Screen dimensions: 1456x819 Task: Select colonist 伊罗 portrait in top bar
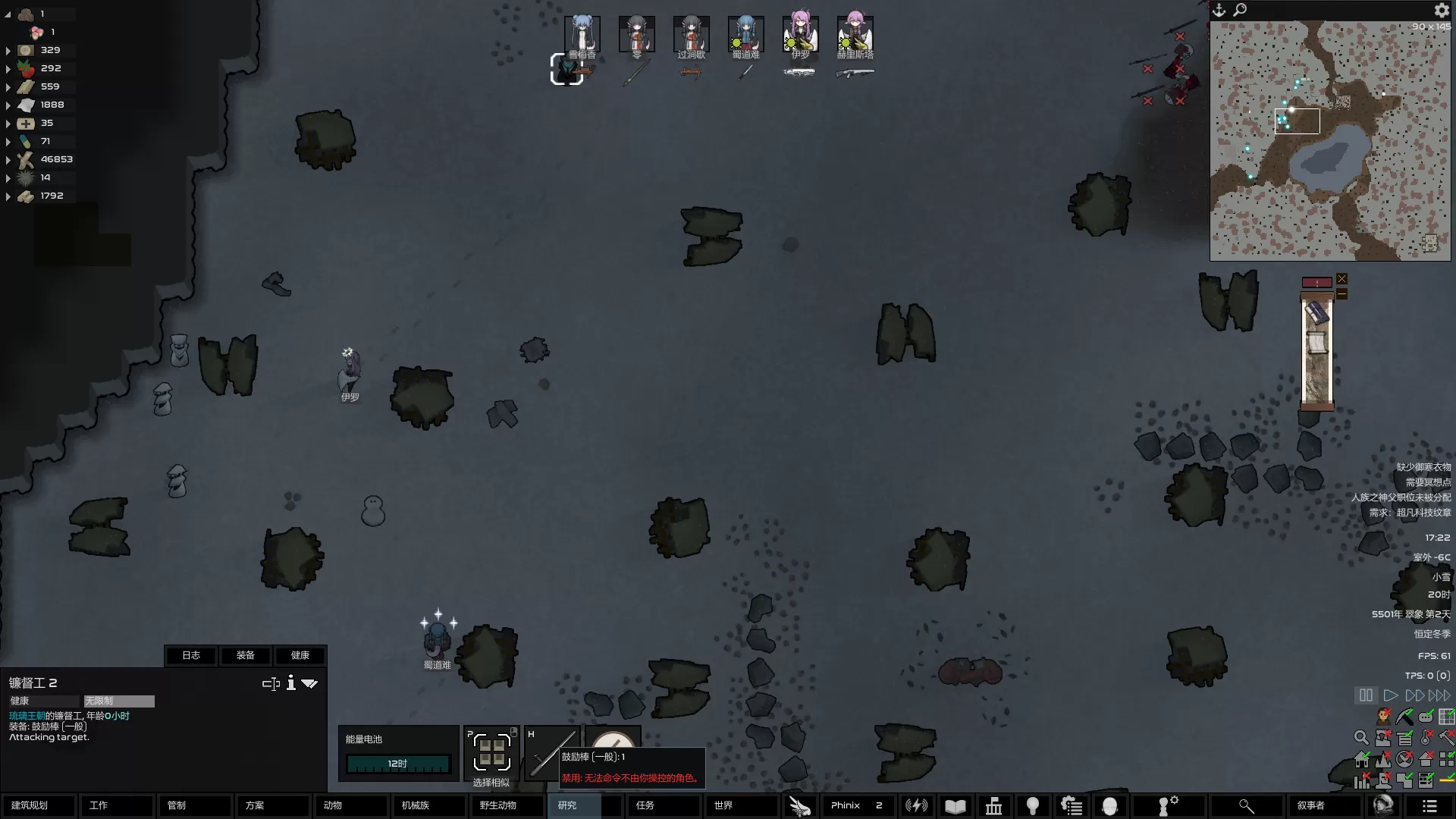click(800, 35)
